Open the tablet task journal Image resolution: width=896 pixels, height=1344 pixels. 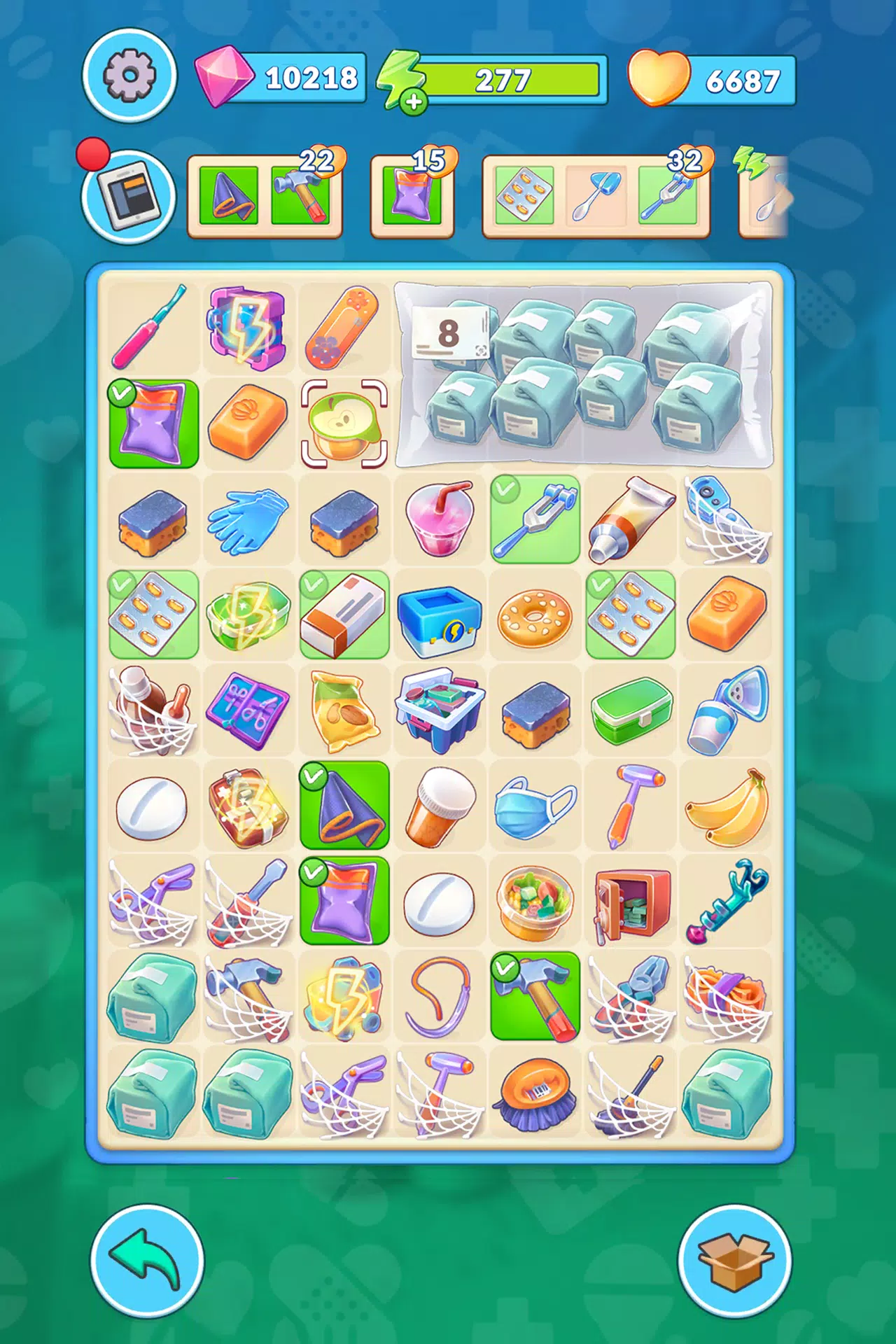coord(129,196)
